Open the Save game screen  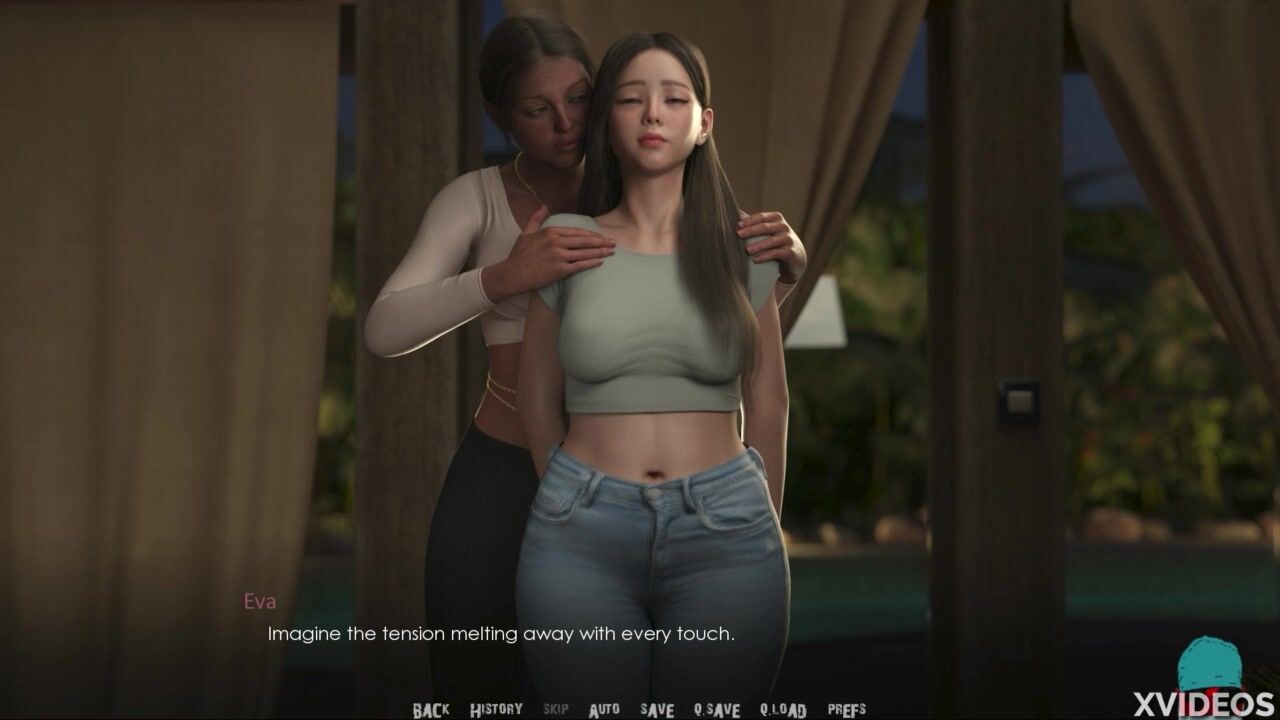[x=657, y=710]
